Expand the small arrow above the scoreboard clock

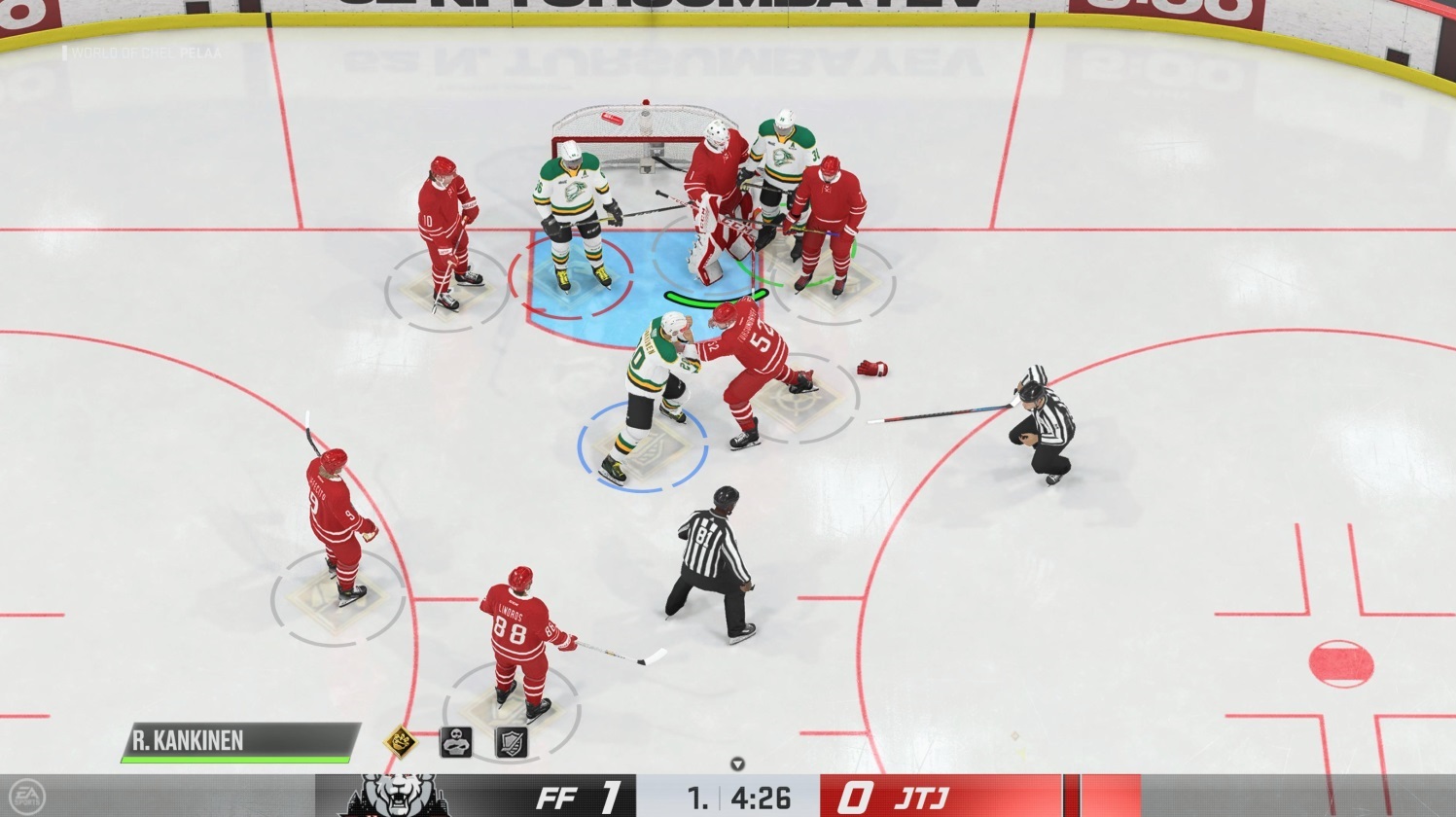(x=737, y=764)
